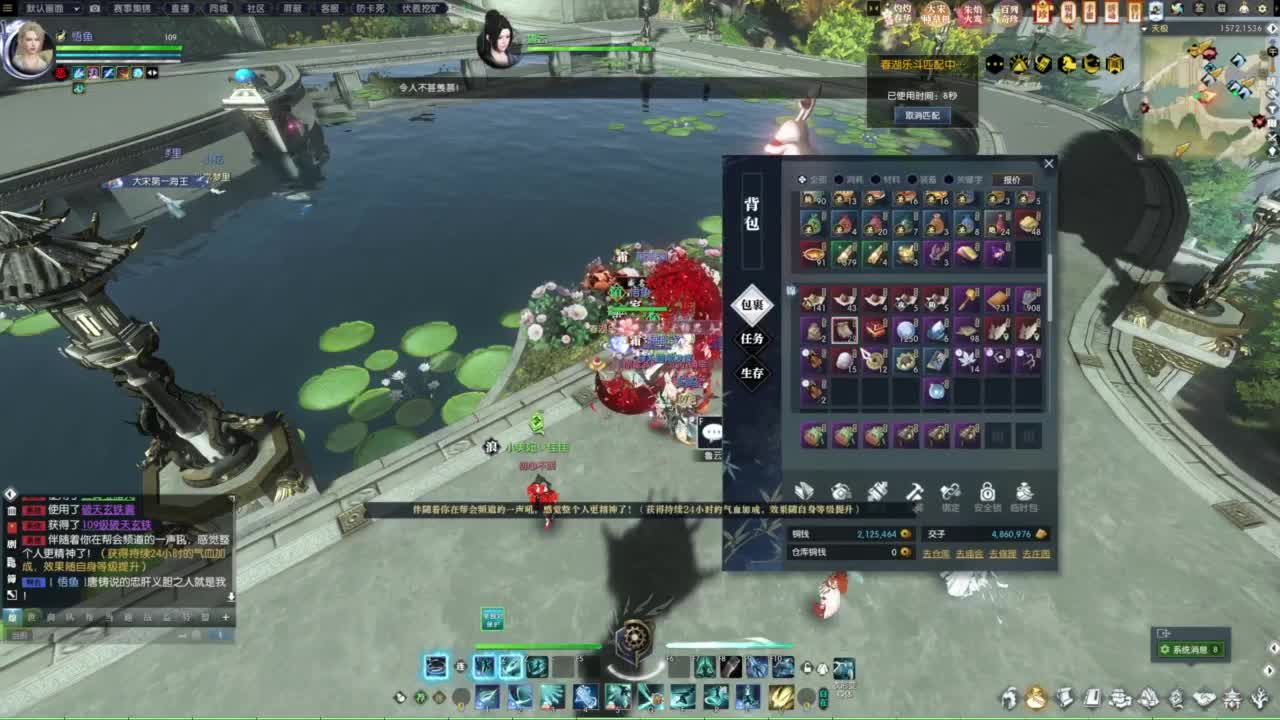Viewport: 1280px width, 720px height.
Task: Open the 社区 community menu
Action: click(256, 8)
